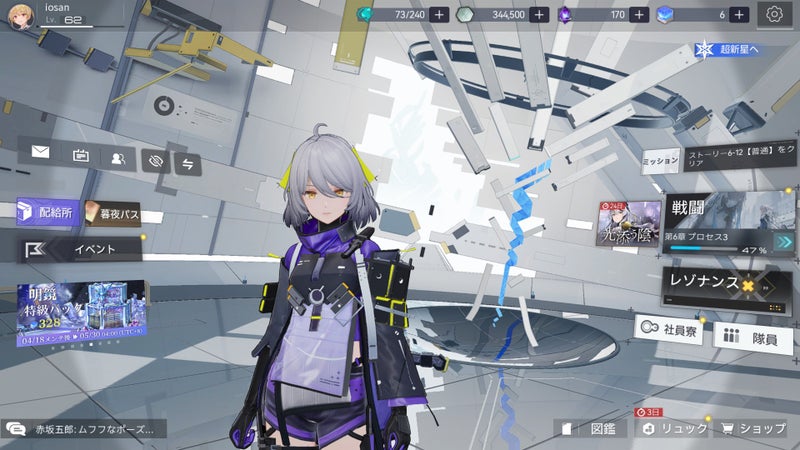
Task: Click the swap arrows icon
Action: tap(188, 162)
